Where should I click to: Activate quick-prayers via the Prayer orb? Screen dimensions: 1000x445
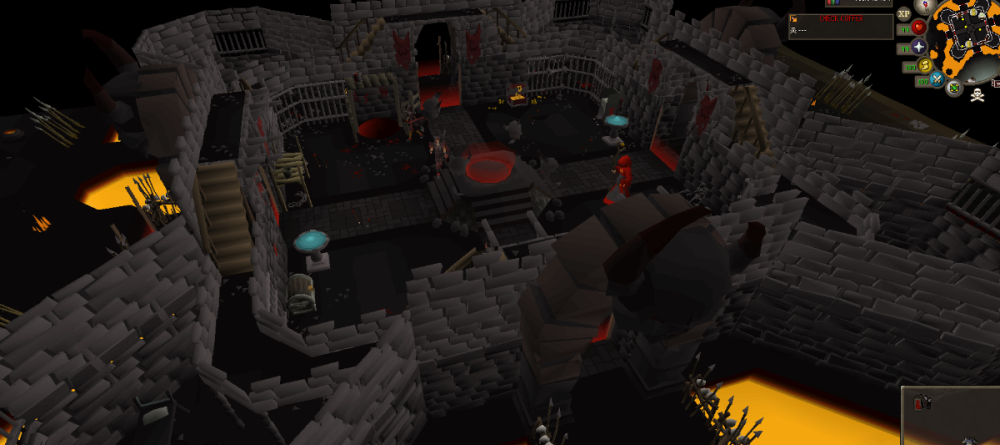(x=917, y=47)
